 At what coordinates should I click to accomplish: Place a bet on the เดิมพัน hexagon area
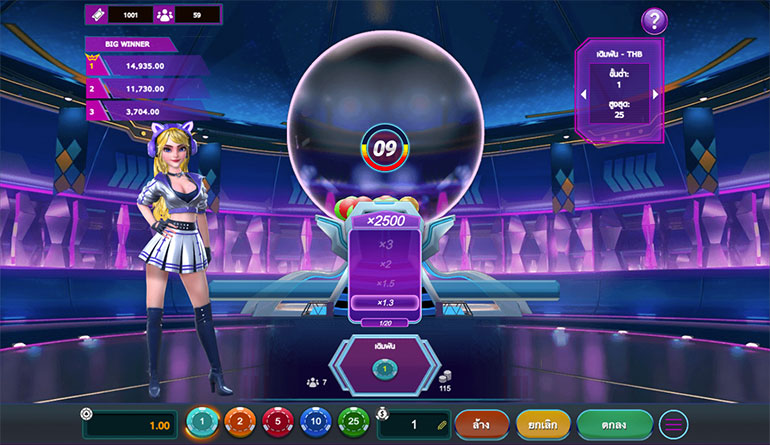[385, 364]
